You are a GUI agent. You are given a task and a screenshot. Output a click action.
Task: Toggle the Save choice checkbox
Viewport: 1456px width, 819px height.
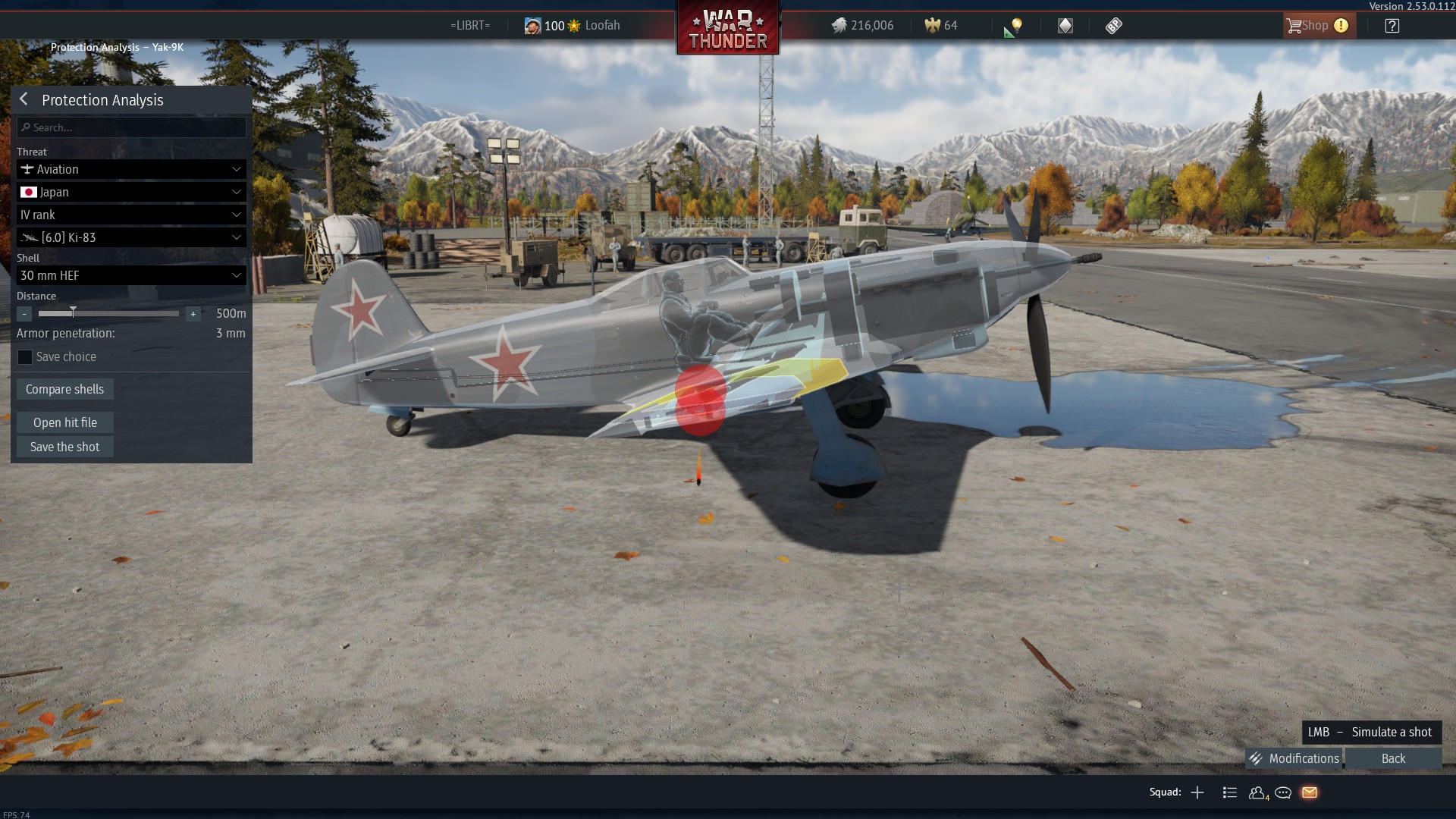(x=25, y=357)
